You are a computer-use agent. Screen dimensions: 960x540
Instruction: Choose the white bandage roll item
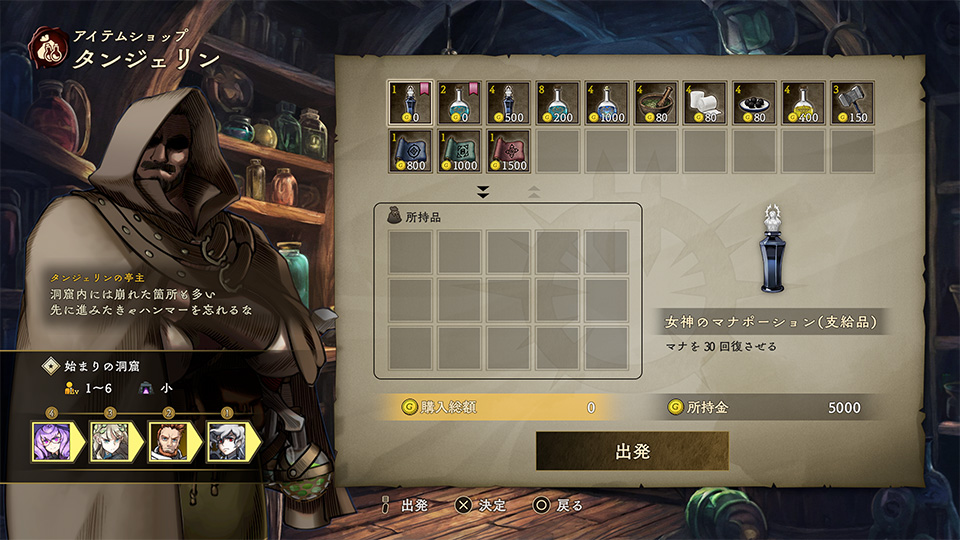click(703, 103)
